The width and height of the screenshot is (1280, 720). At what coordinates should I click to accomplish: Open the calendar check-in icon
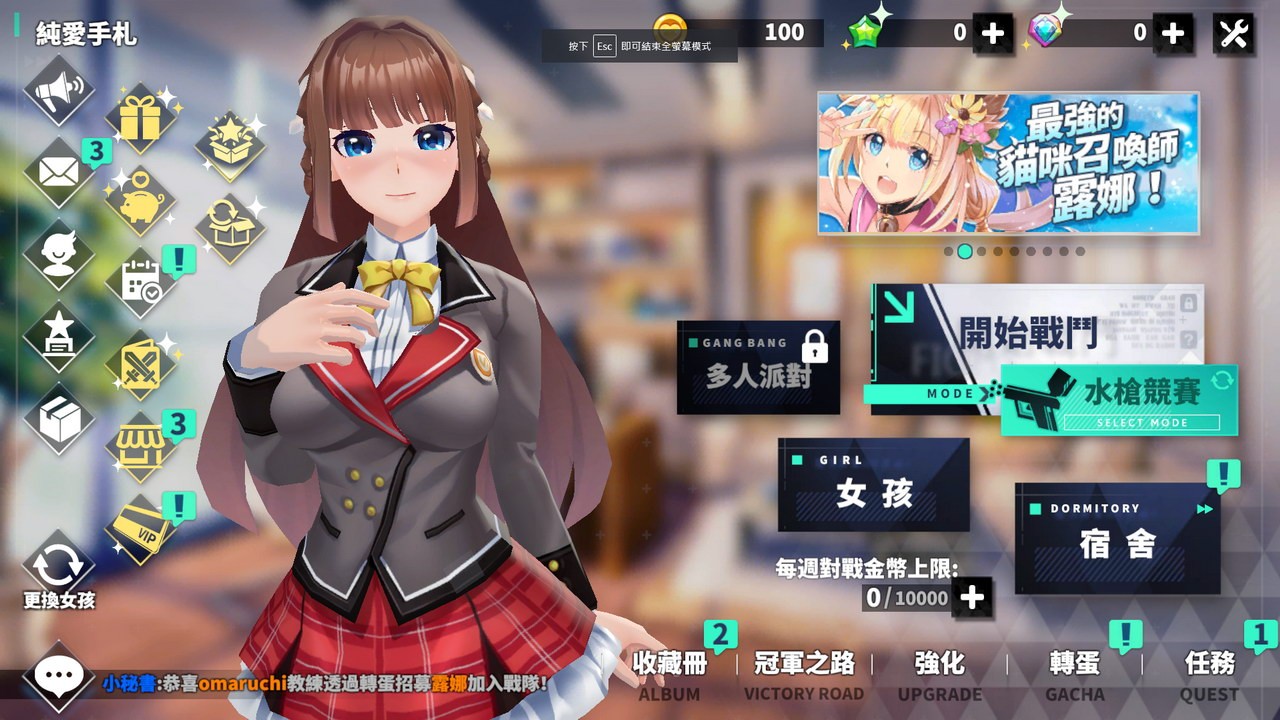[140, 283]
